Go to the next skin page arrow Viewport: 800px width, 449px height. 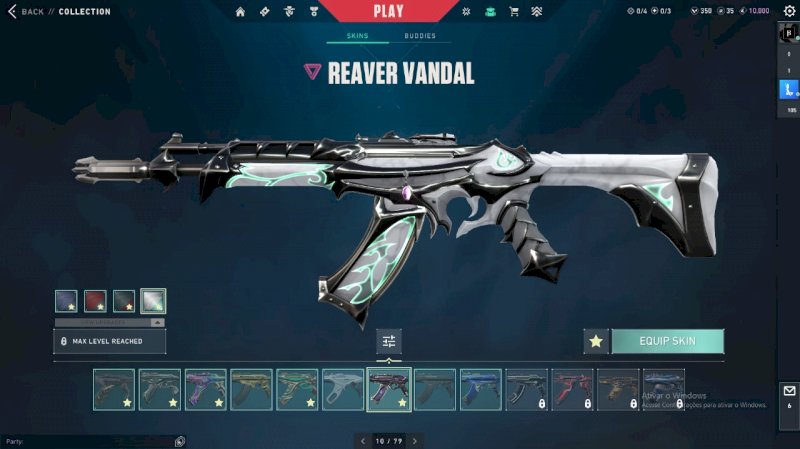click(x=415, y=440)
